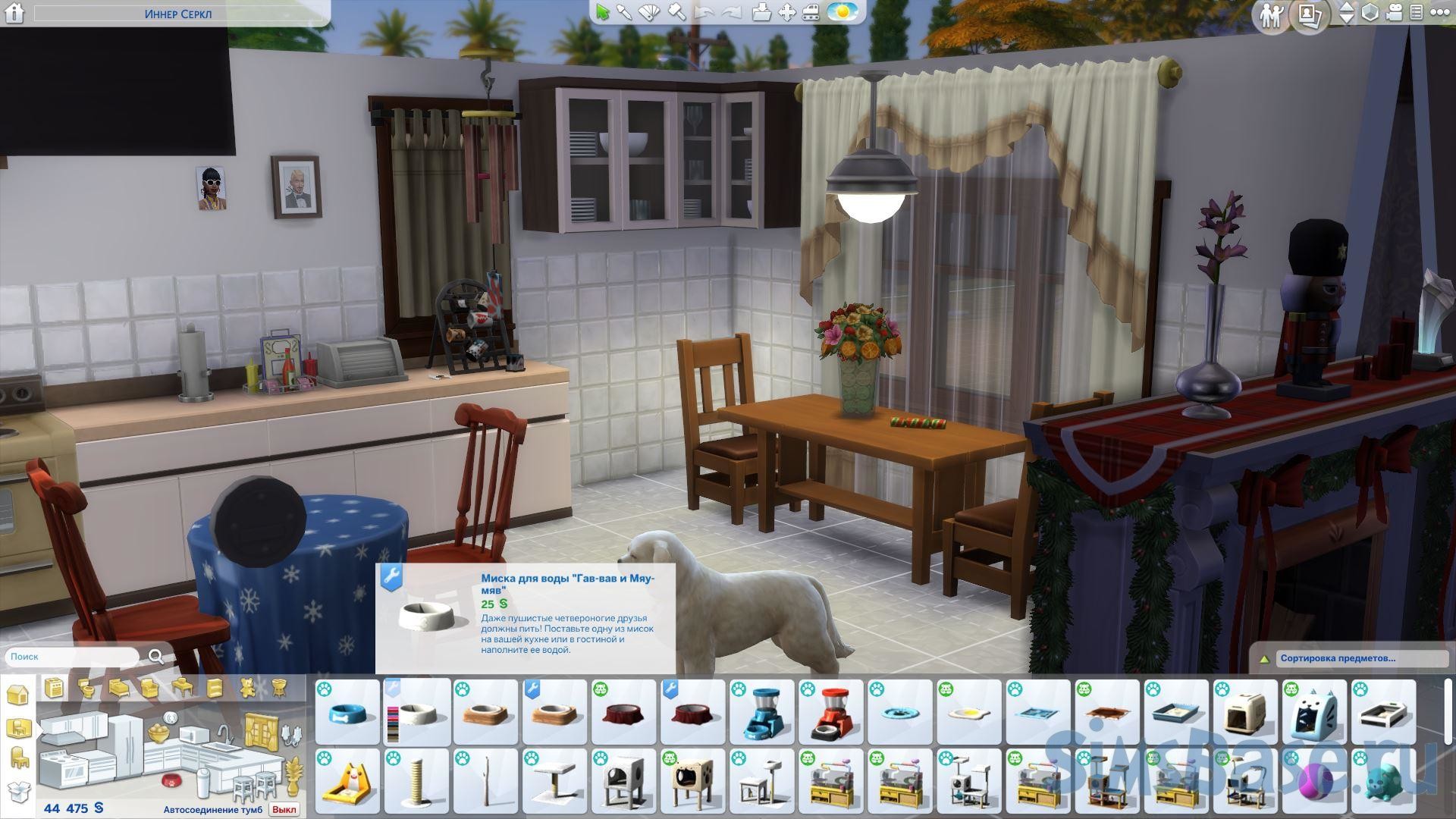Click the bulldozer clear-lot tool
The image size is (1456, 819).
(x=810, y=12)
